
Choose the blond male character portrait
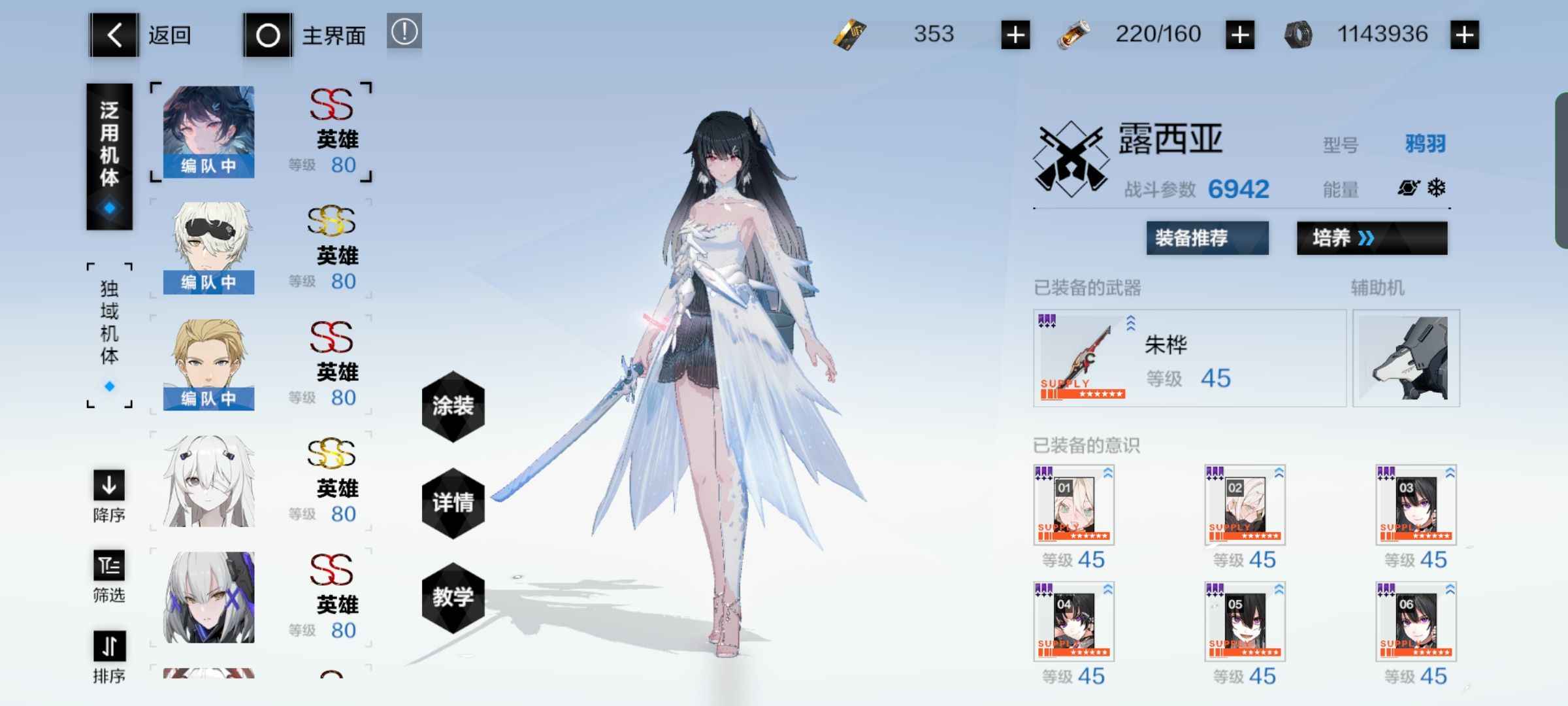pyautogui.click(x=208, y=363)
